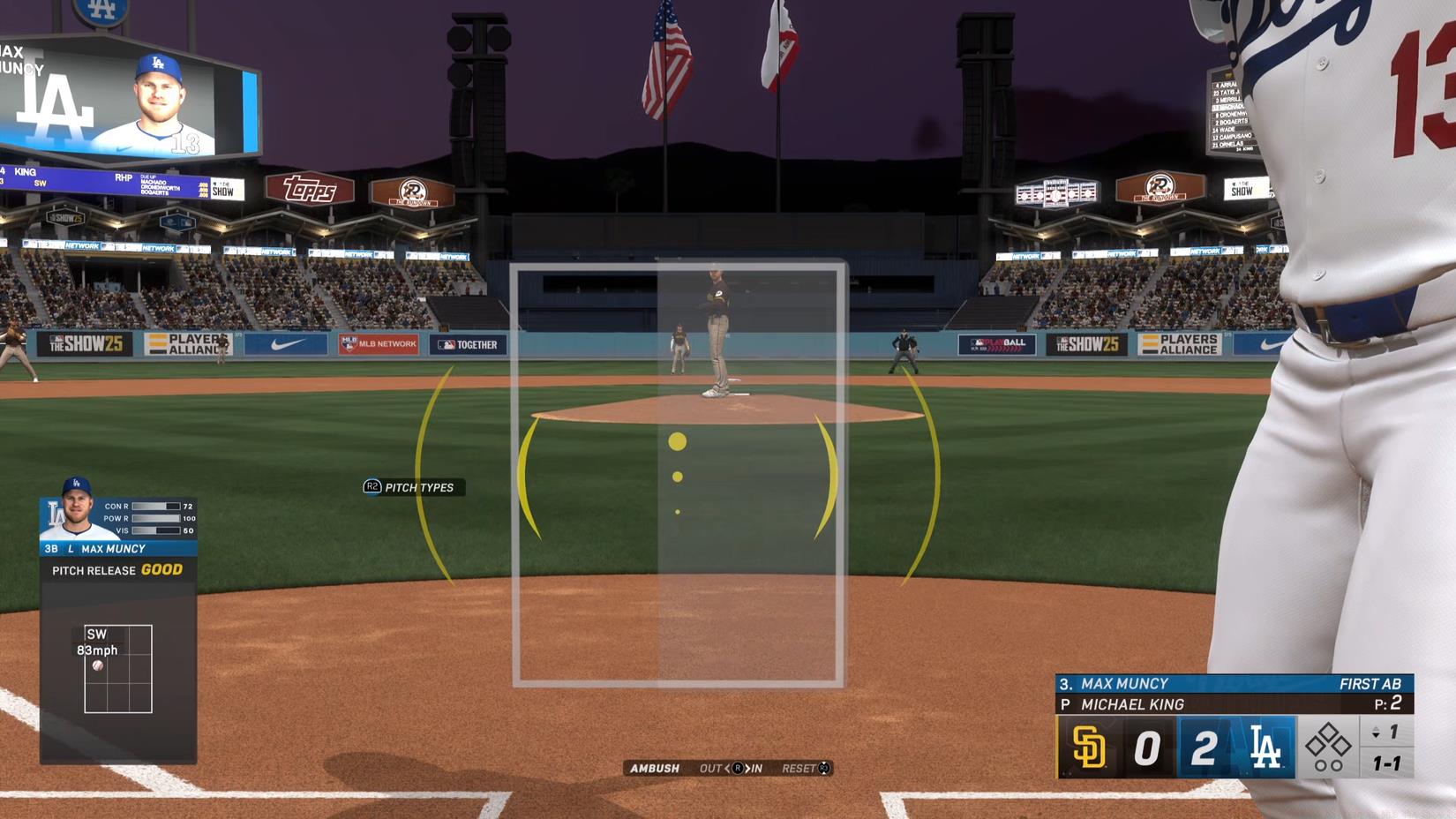The height and width of the screenshot is (819, 1456).
Task: Click the SW 83mph pitch grid
Action: [x=116, y=669]
